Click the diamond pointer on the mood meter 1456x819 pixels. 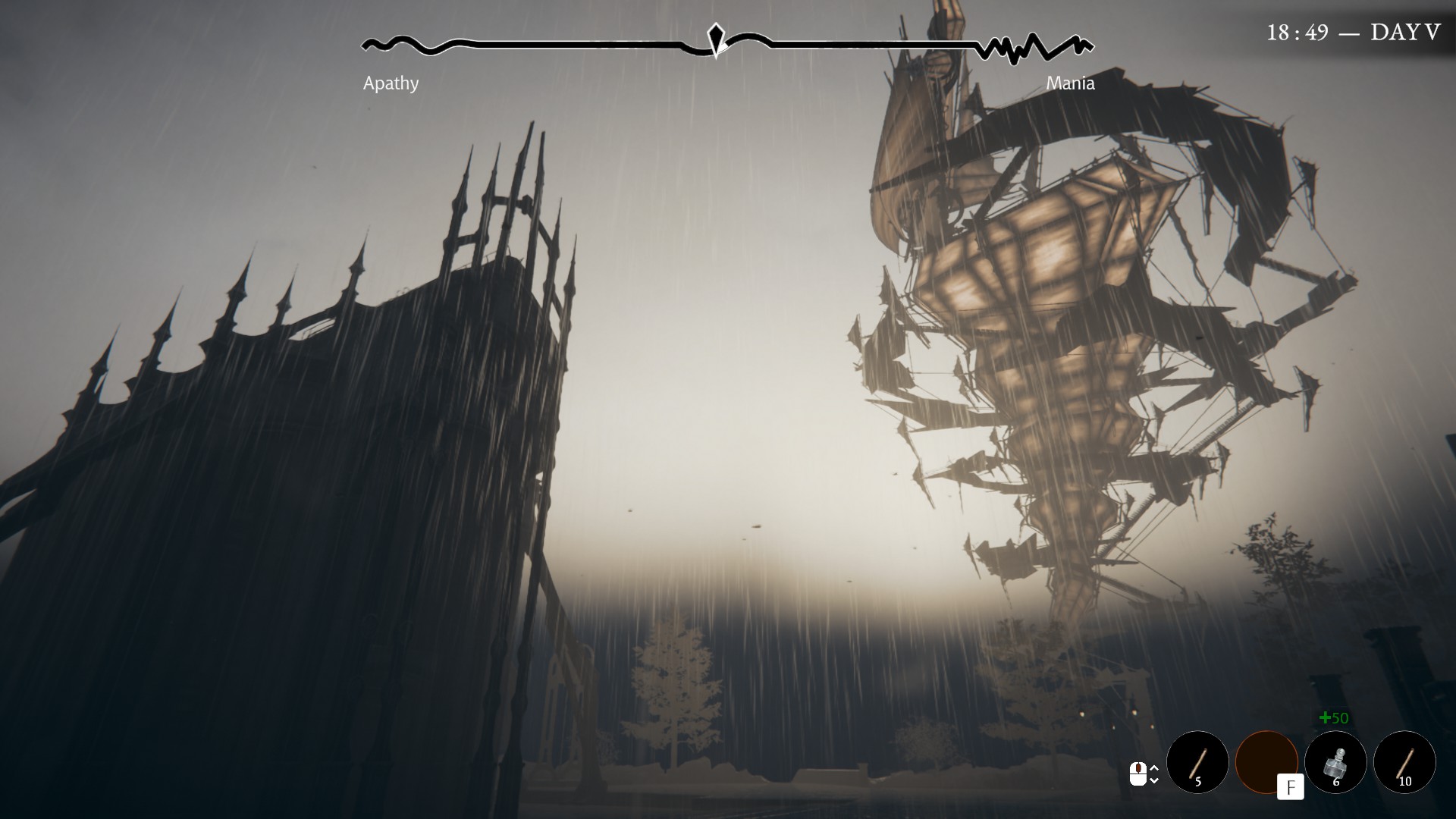click(715, 37)
